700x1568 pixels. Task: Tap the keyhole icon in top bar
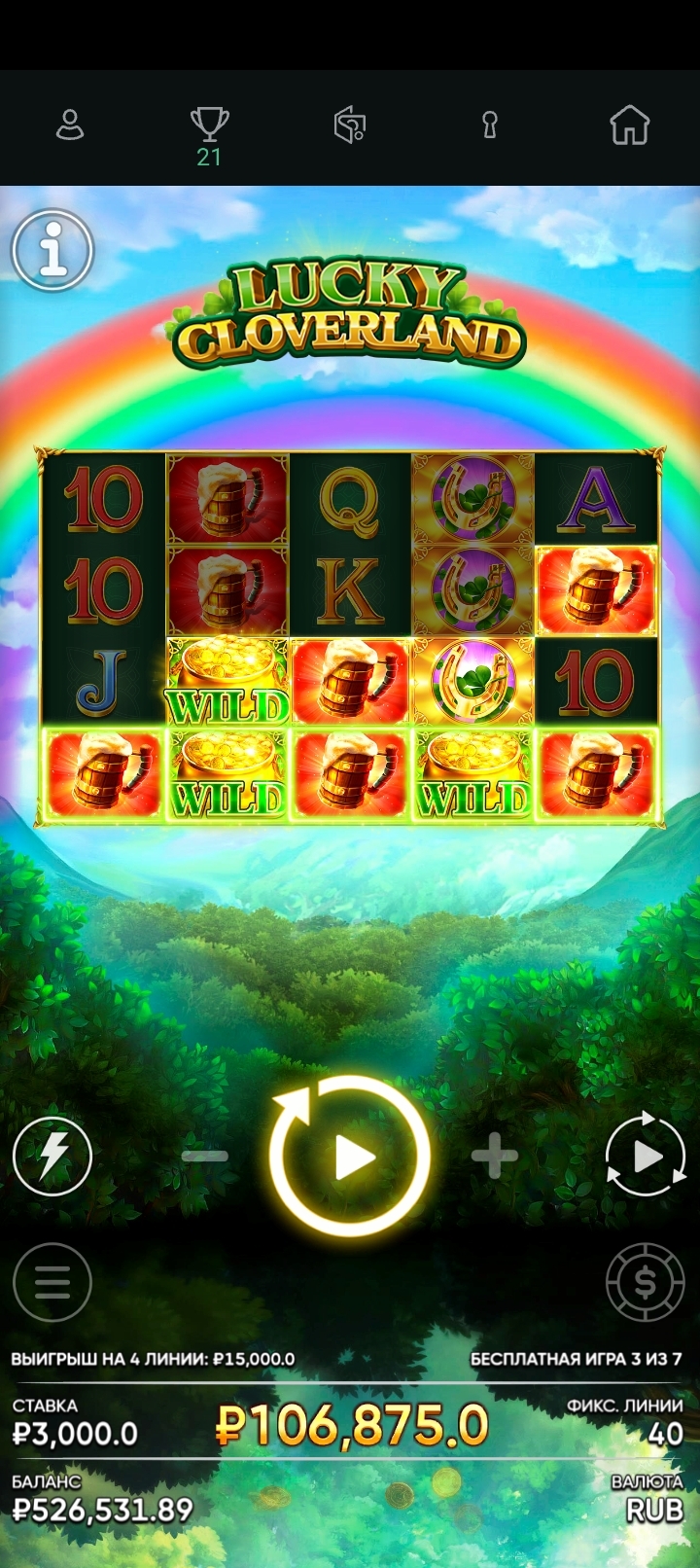(490, 125)
